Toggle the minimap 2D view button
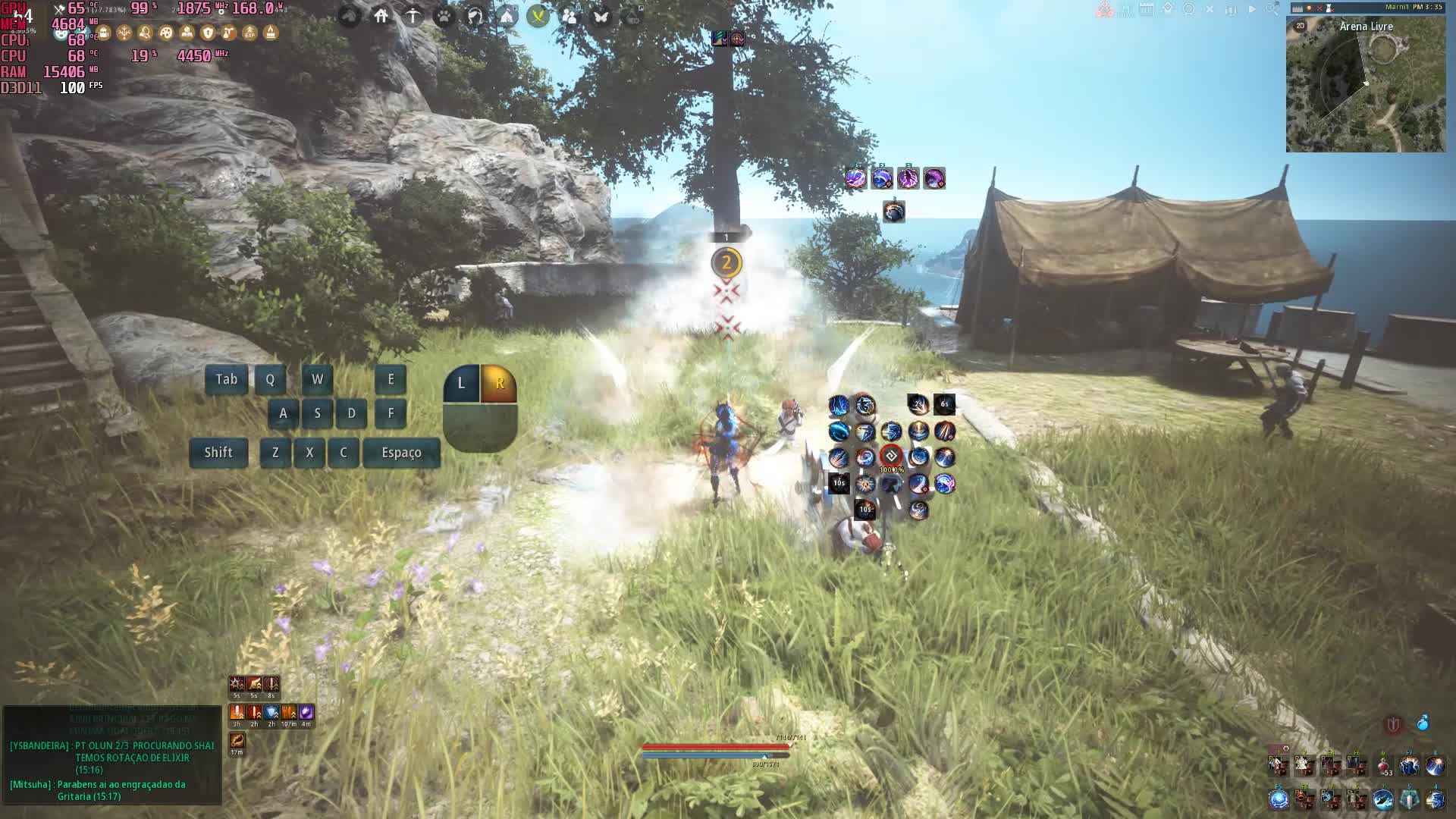1456x819 pixels. click(x=1301, y=26)
